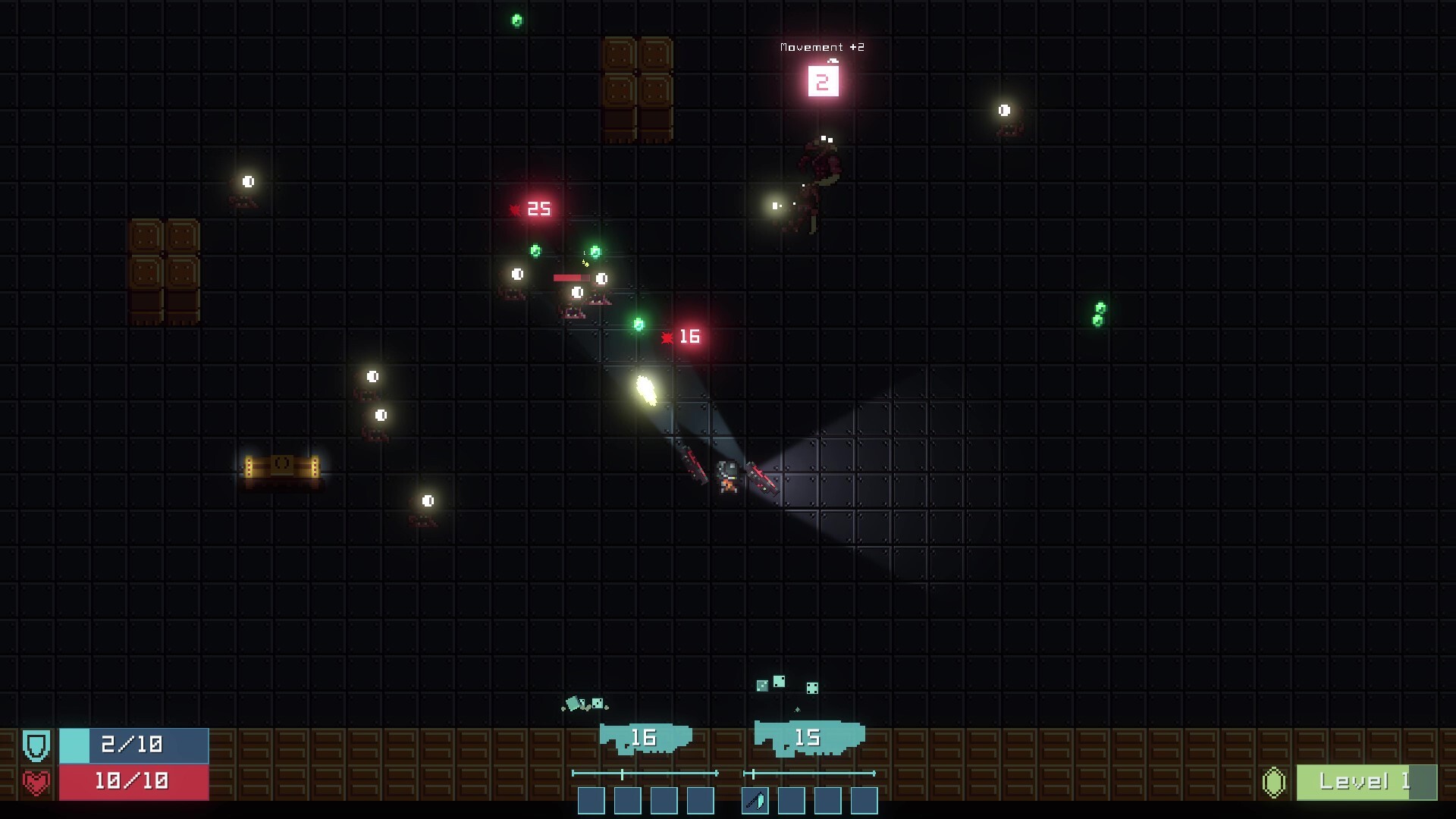Click the left weapon's range slider marker
This screenshot has width=1456, height=819.
[623, 772]
